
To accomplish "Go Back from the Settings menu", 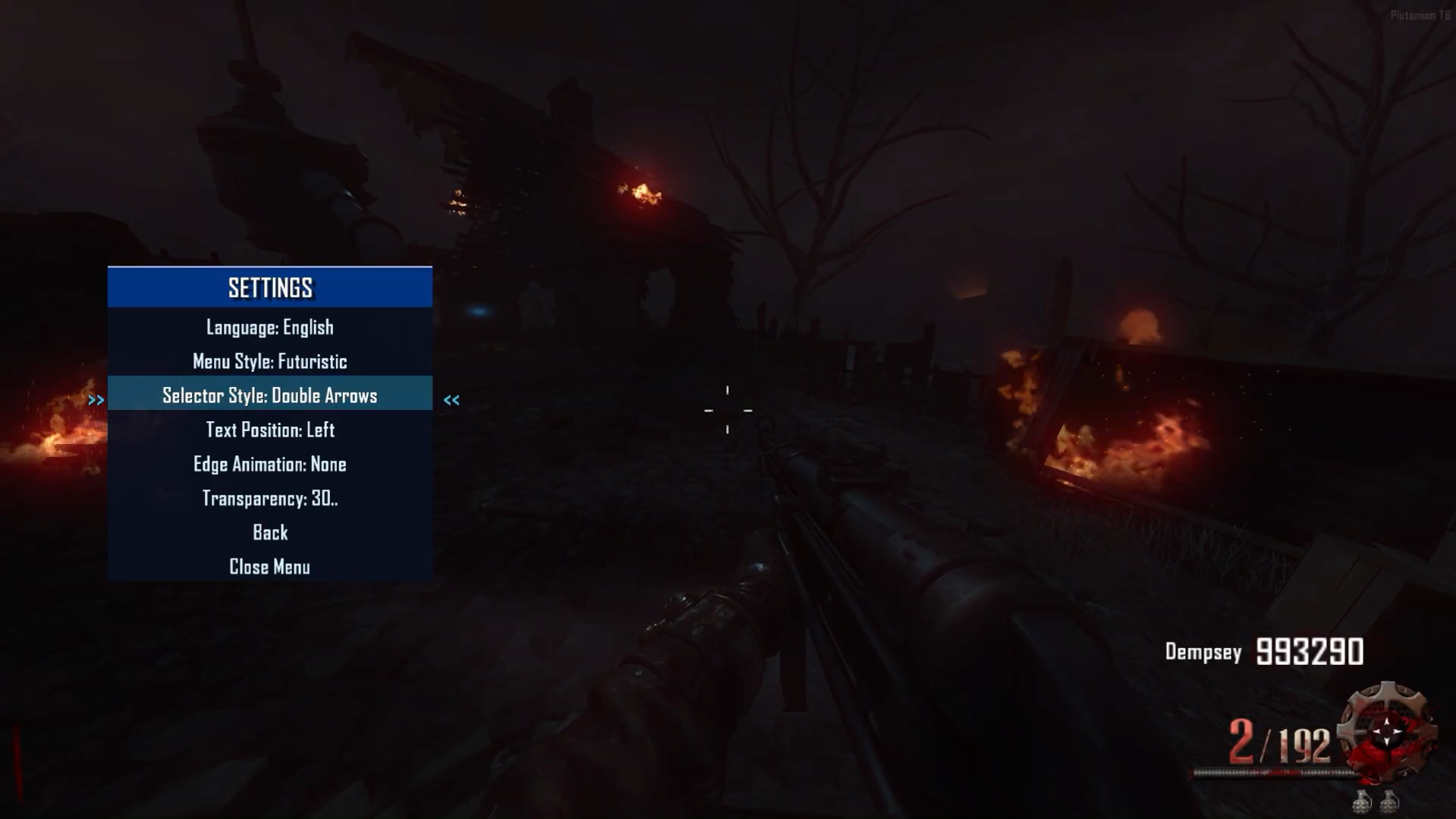I will (269, 532).
